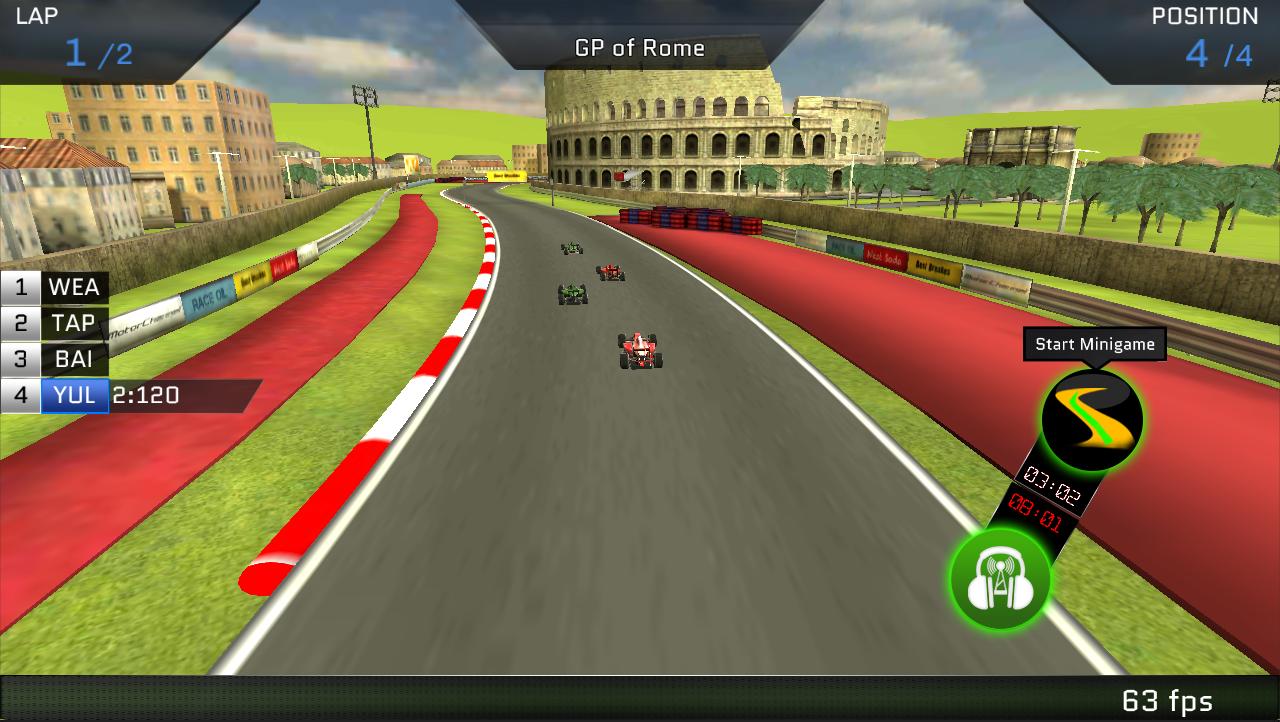Open the GP of Rome banner
The width and height of the screenshot is (1280, 722).
click(x=639, y=46)
